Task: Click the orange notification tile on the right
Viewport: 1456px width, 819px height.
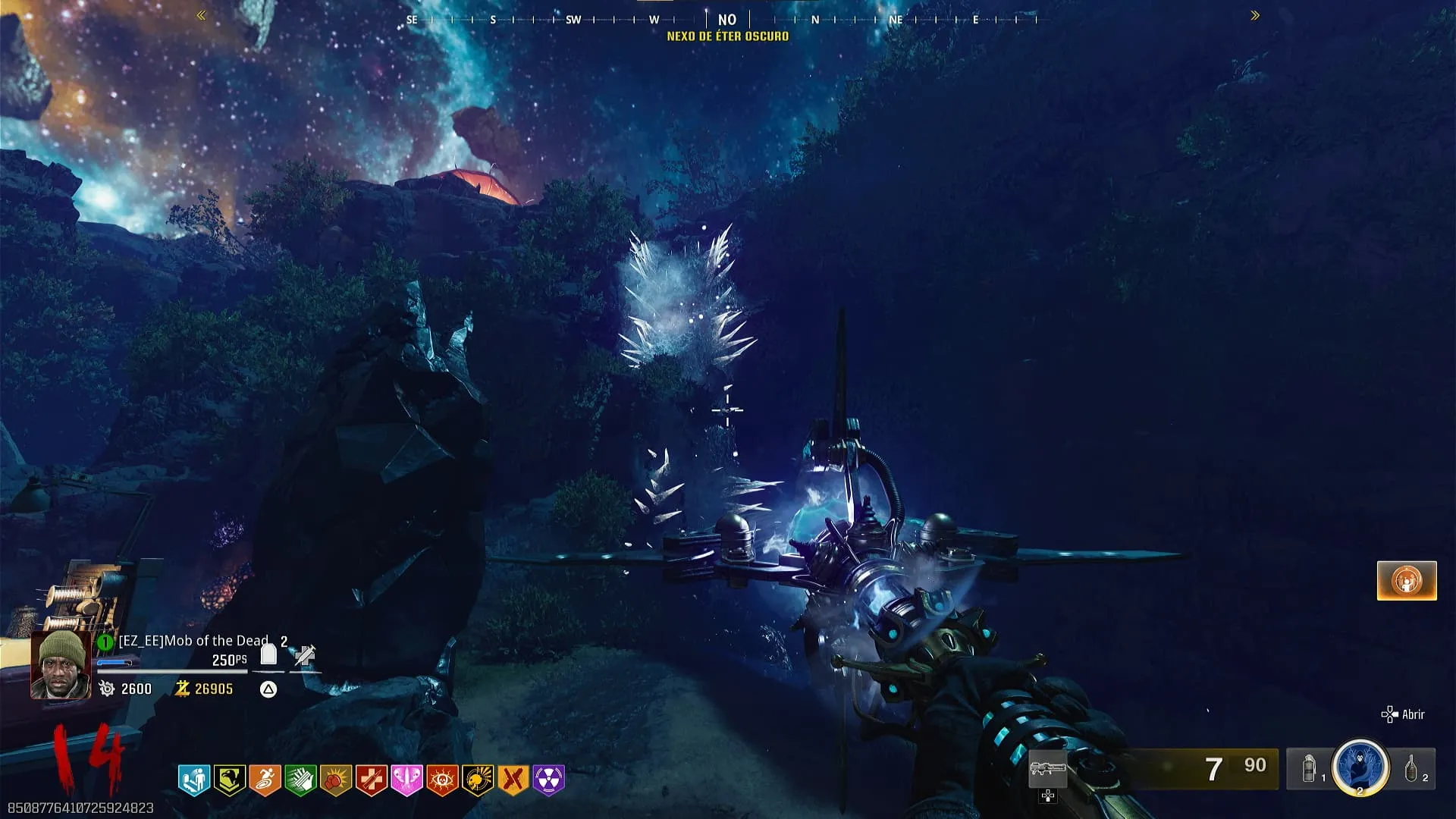Action: coord(1407,581)
